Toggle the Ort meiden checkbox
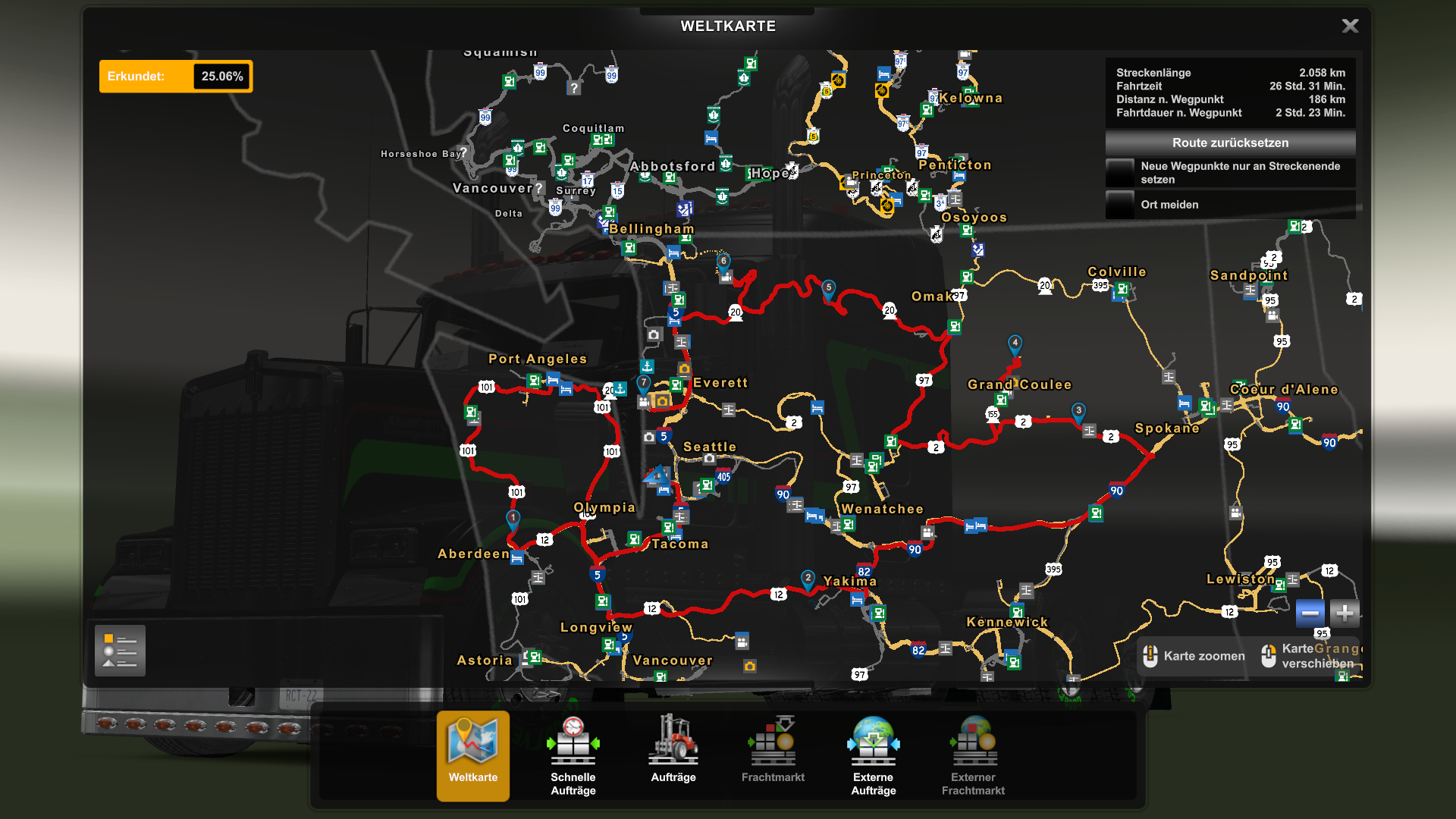This screenshot has width=1456, height=819. pos(1120,204)
